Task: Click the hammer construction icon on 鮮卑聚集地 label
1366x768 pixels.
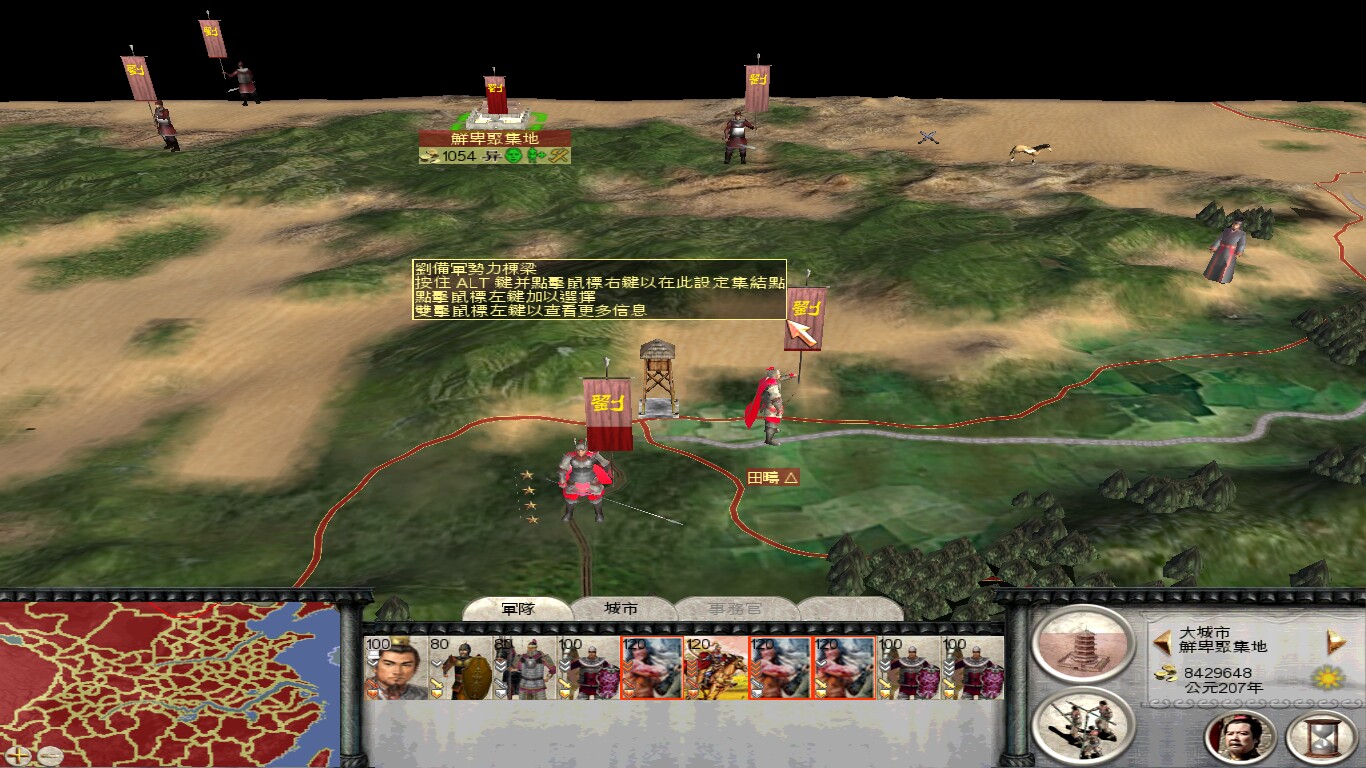Action: coord(557,157)
